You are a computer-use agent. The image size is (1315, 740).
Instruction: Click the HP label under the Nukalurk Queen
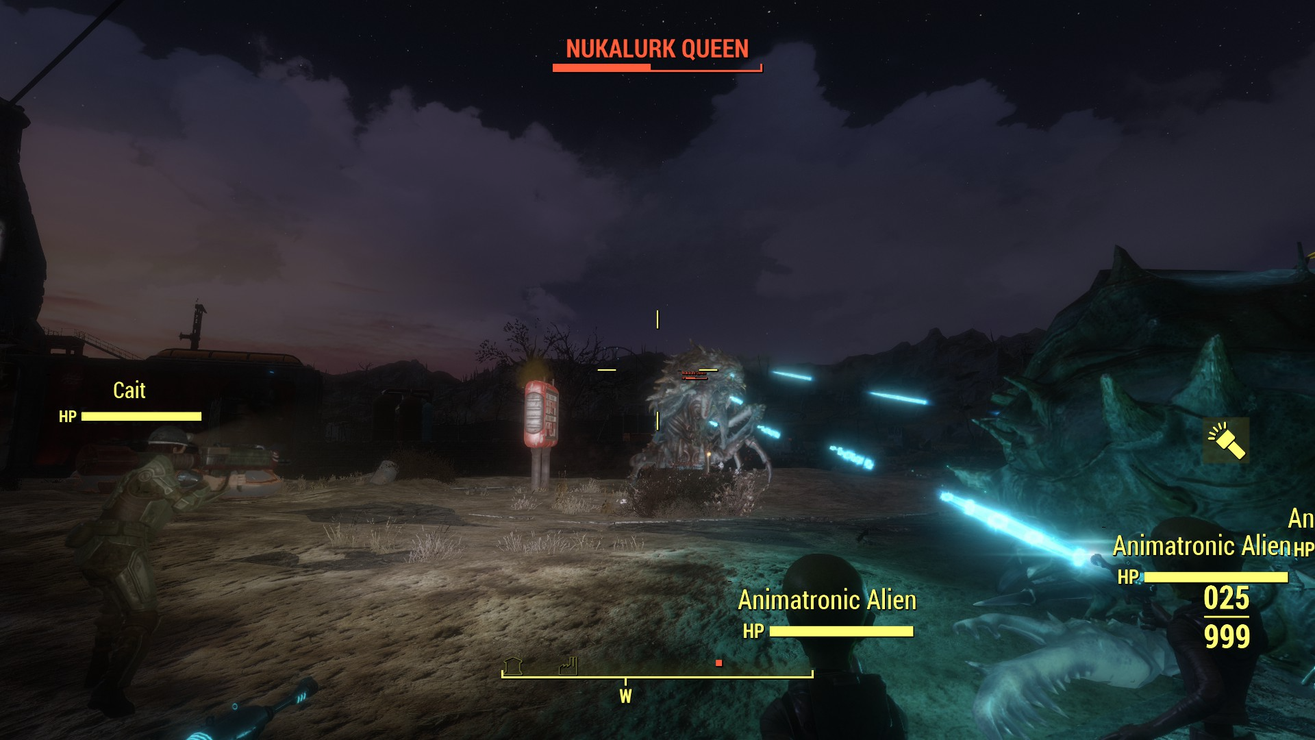click(684, 377)
